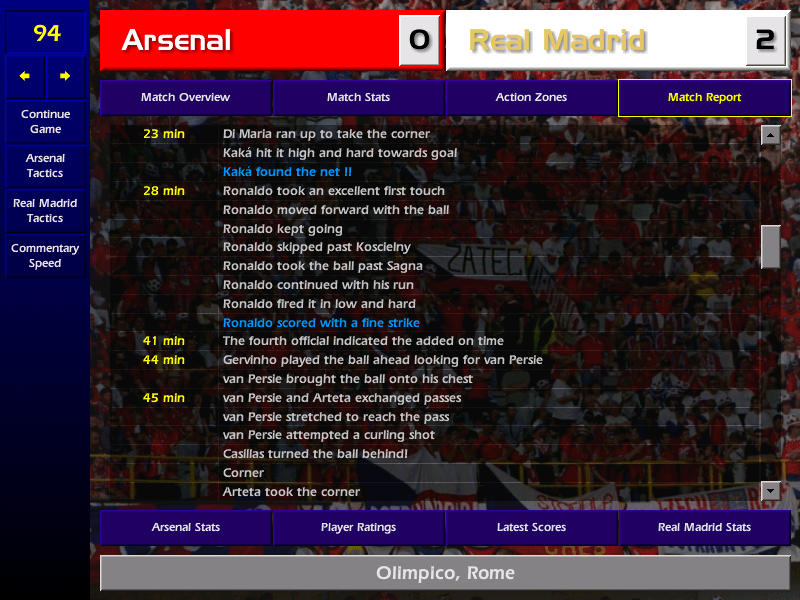Select the Match Report tab
The height and width of the screenshot is (600, 800).
coord(704,98)
